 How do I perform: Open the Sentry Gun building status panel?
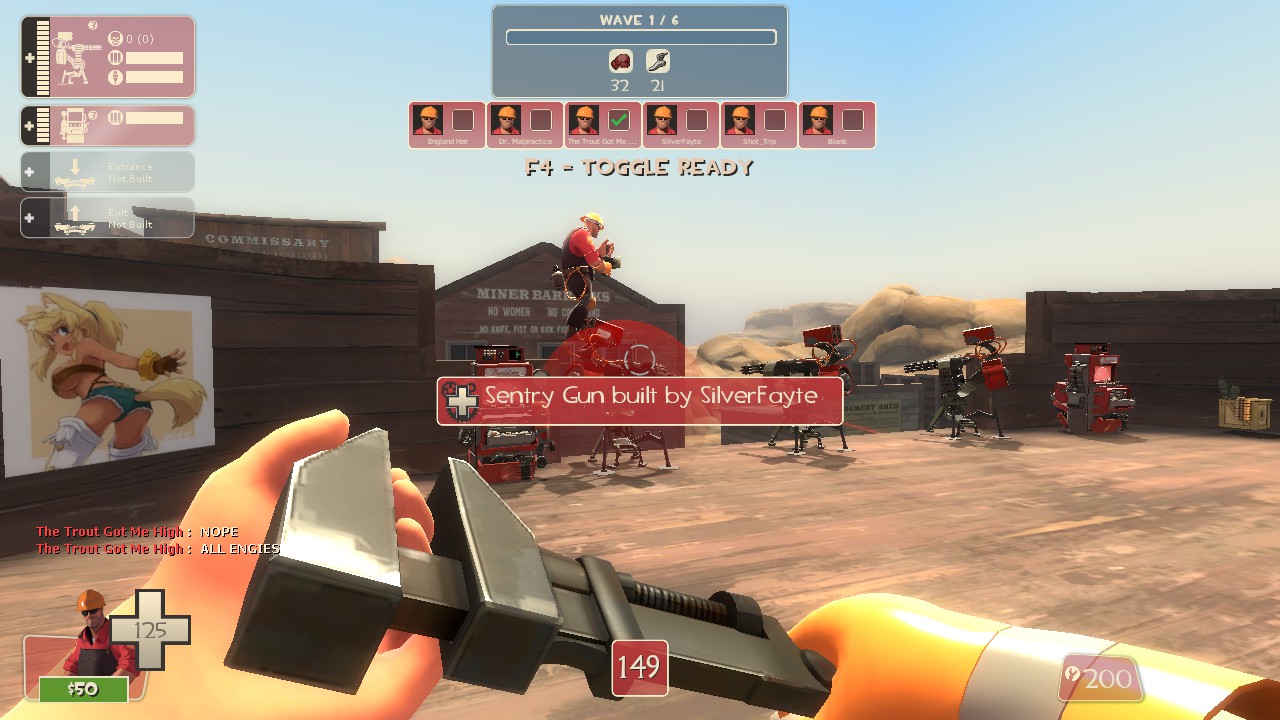(108, 57)
